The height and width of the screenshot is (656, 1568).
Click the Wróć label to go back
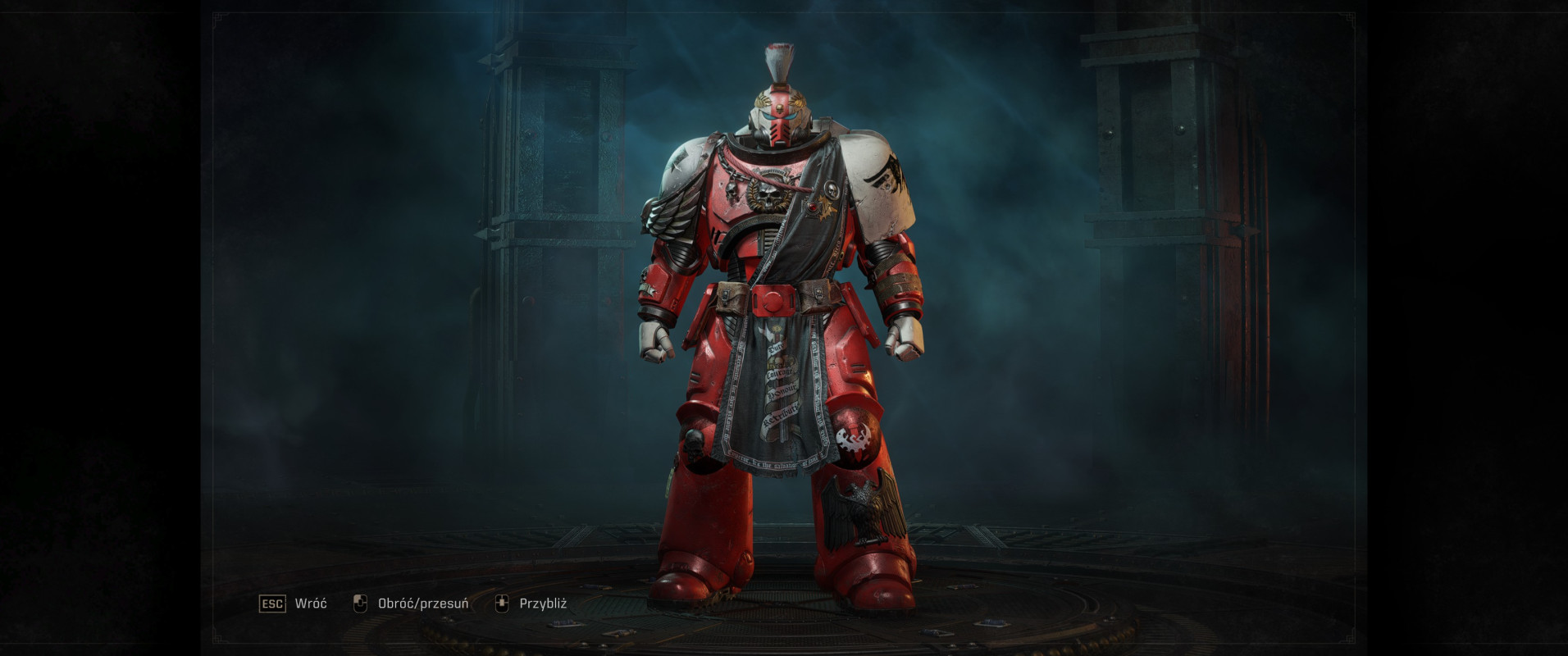click(x=309, y=602)
